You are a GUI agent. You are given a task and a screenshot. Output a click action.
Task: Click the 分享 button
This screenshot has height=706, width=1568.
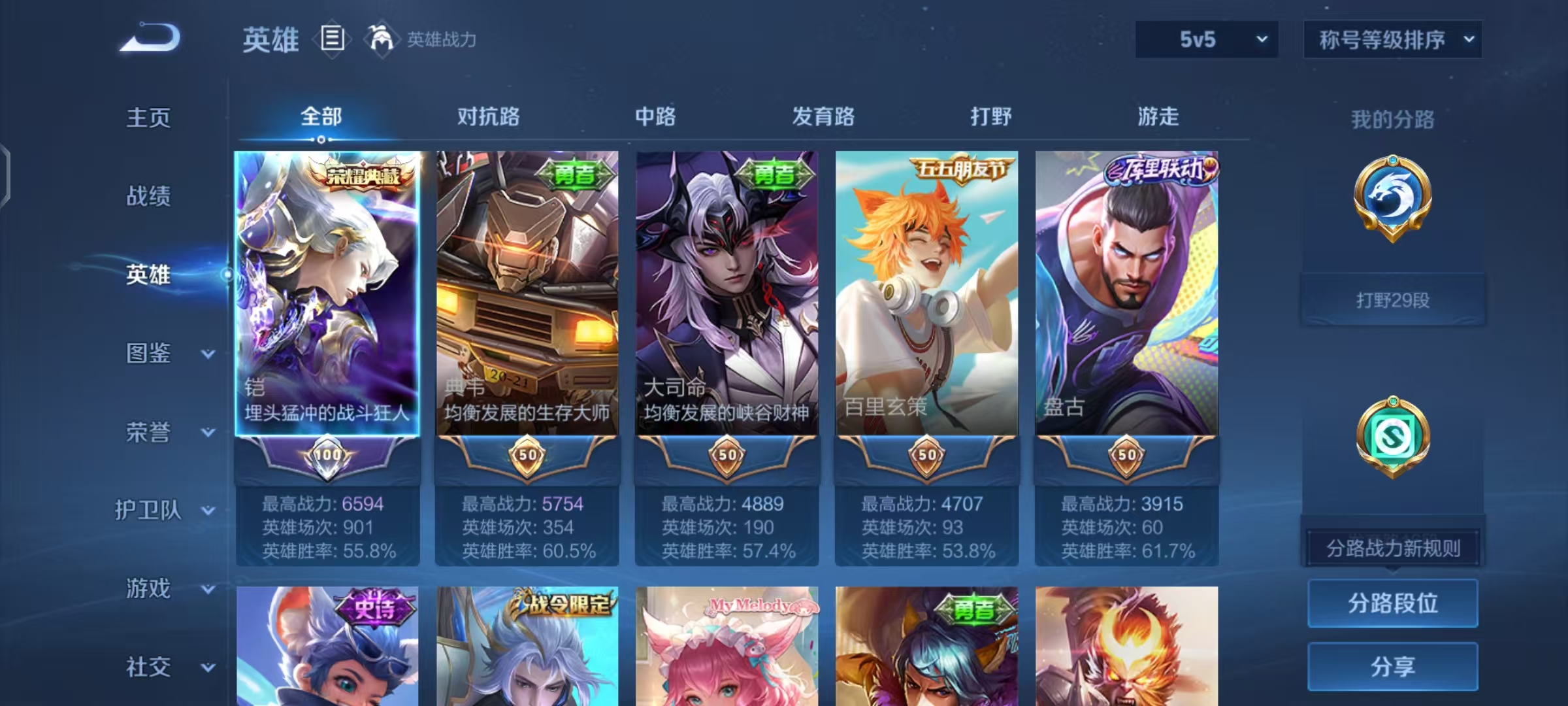[x=1393, y=667]
